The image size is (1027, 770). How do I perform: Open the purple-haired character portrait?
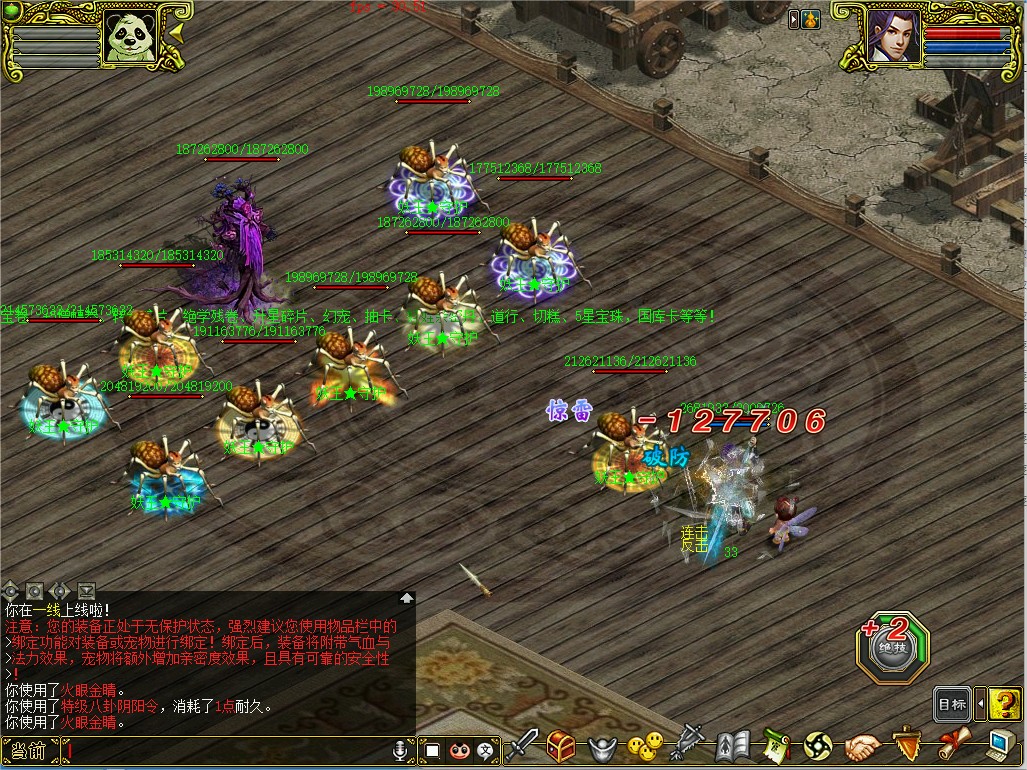coord(892,37)
